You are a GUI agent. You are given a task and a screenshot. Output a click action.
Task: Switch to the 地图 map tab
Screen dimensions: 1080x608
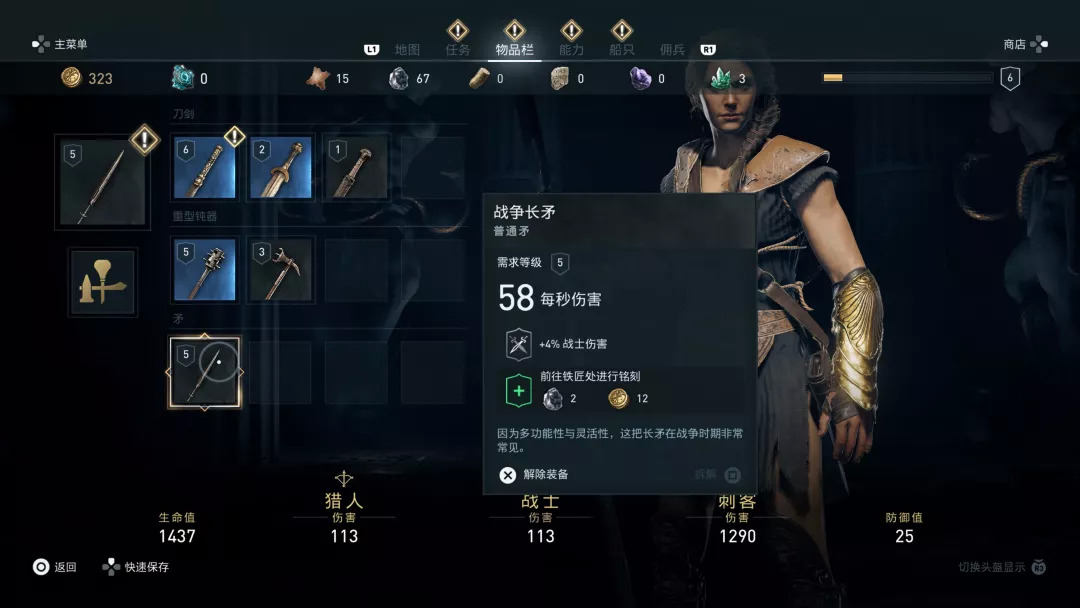[x=407, y=49]
